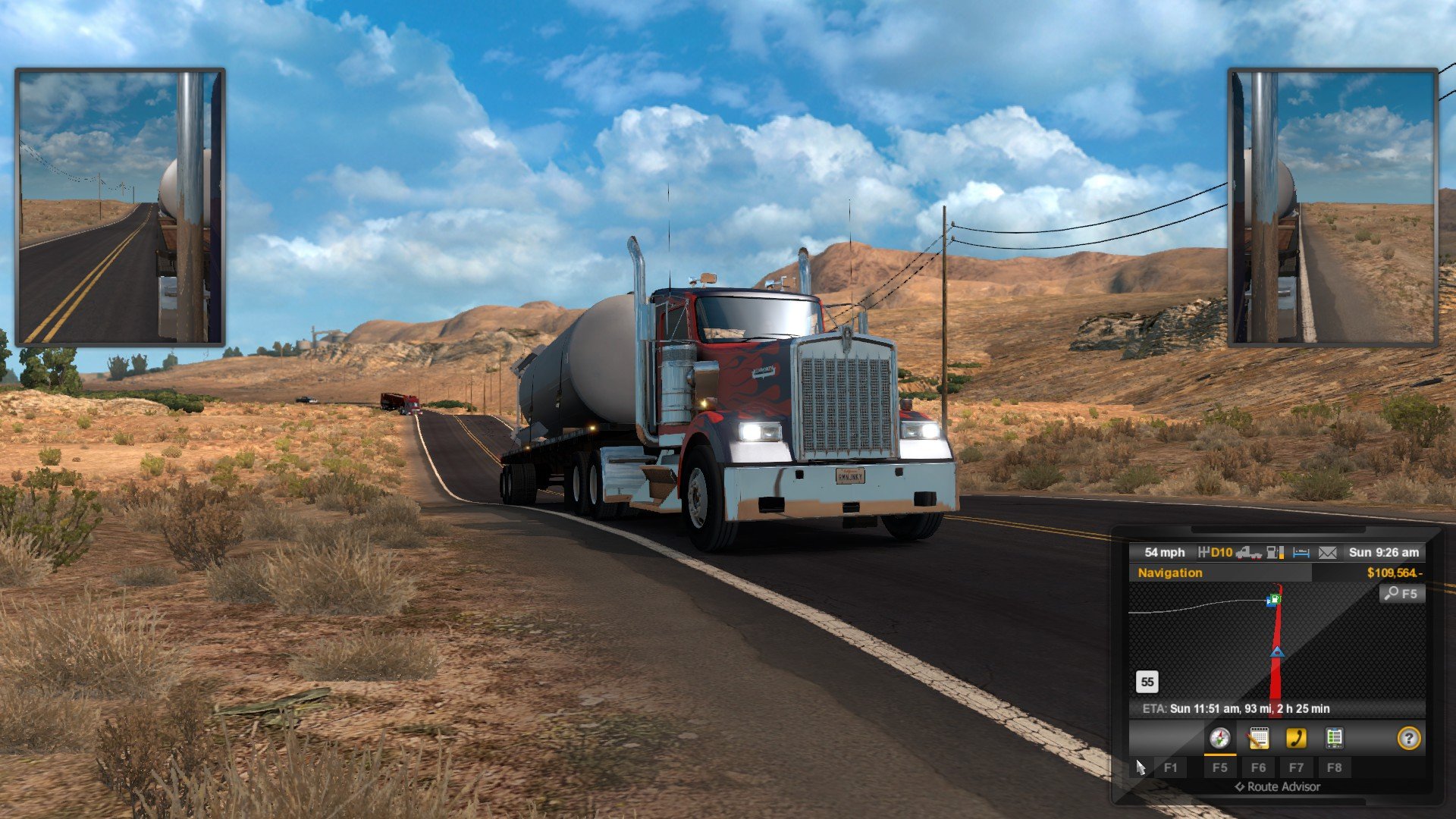The image size is (1456, 819).
Task: Open the yellow phone assistance tab
Action: [1296, 738]
